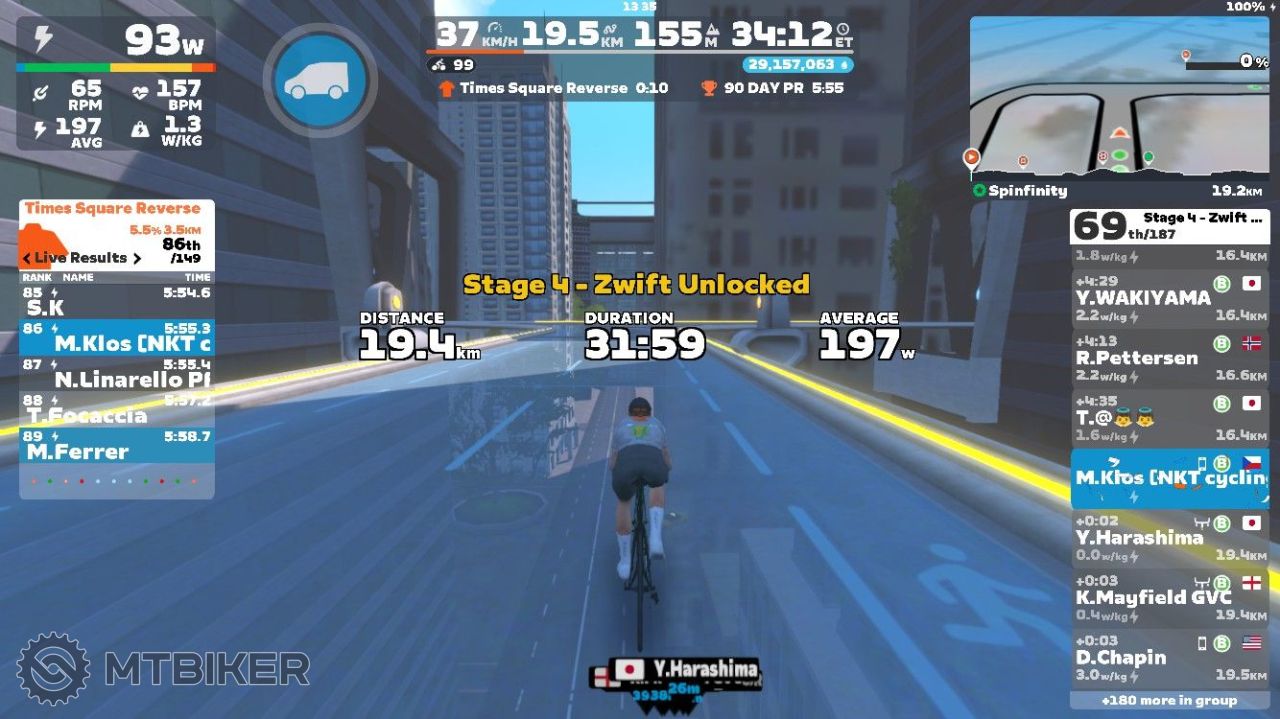Select R.Pettersen in nearby riders list
The width and height of the screenshot is (1280, 719).
click(x=1168, y=357)
